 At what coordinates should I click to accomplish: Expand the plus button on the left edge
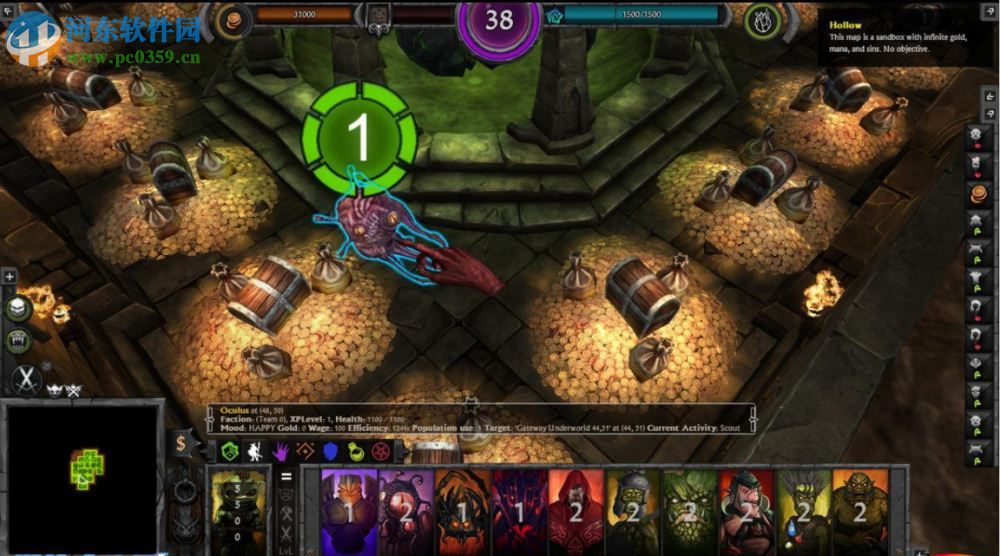9,276
